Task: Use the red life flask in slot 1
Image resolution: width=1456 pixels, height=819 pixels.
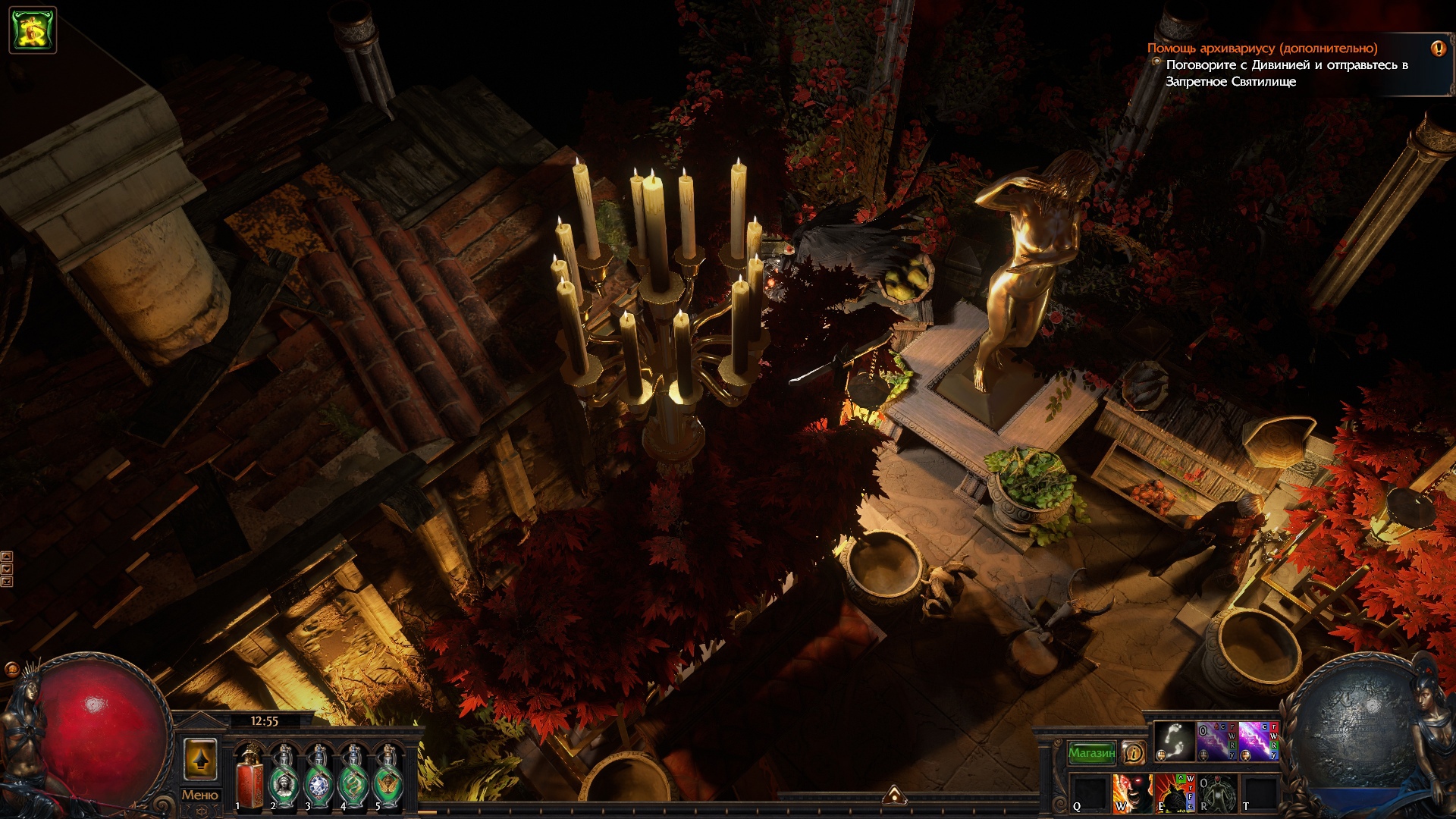Action: point(249,777)
